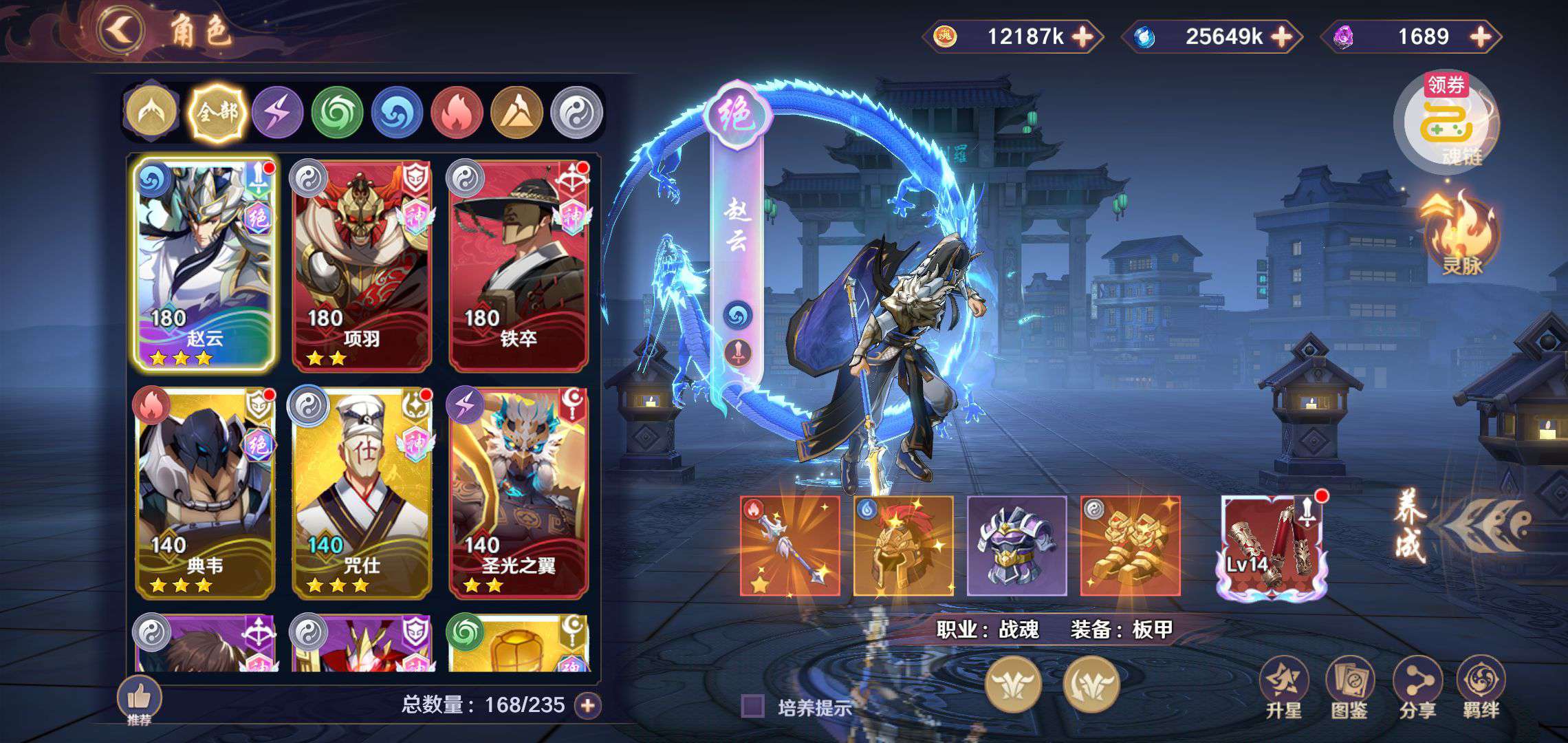This screenshot has height=743, width=1568.
Task: Toggle the 培养提示 checkbox
Action: click(752, 707)
